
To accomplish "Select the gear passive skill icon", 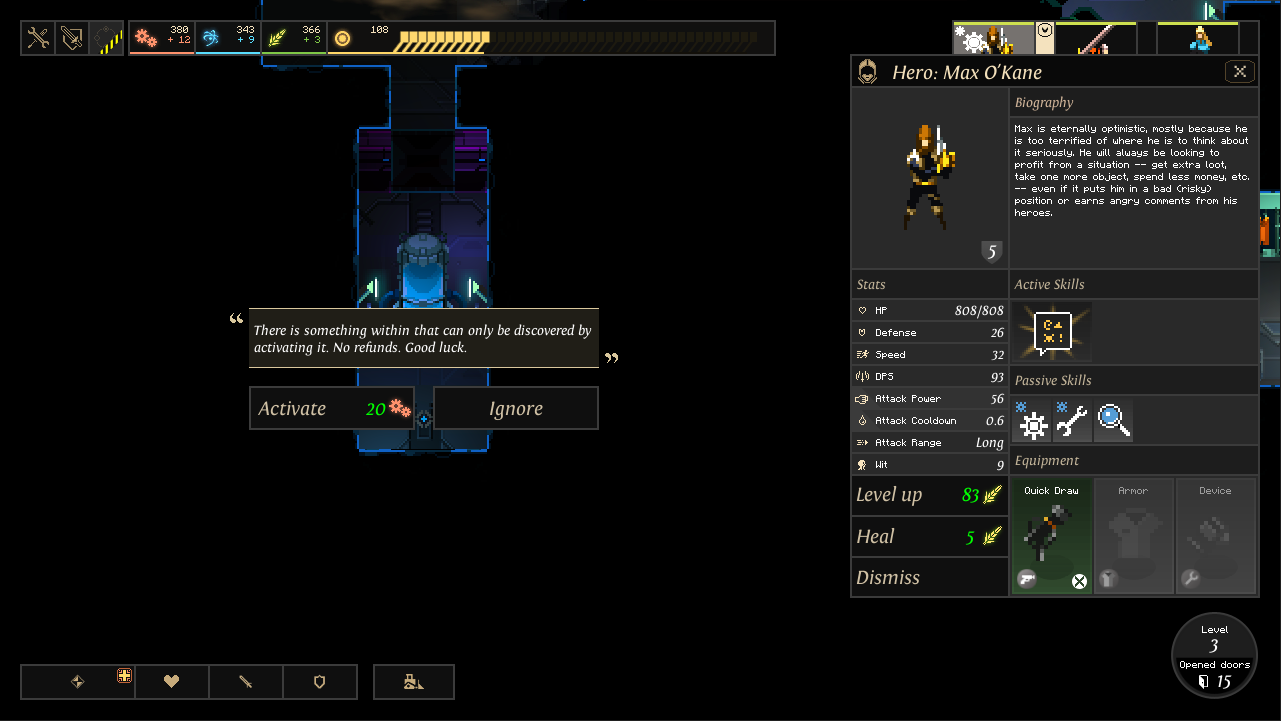I will tap(1032, 422).
